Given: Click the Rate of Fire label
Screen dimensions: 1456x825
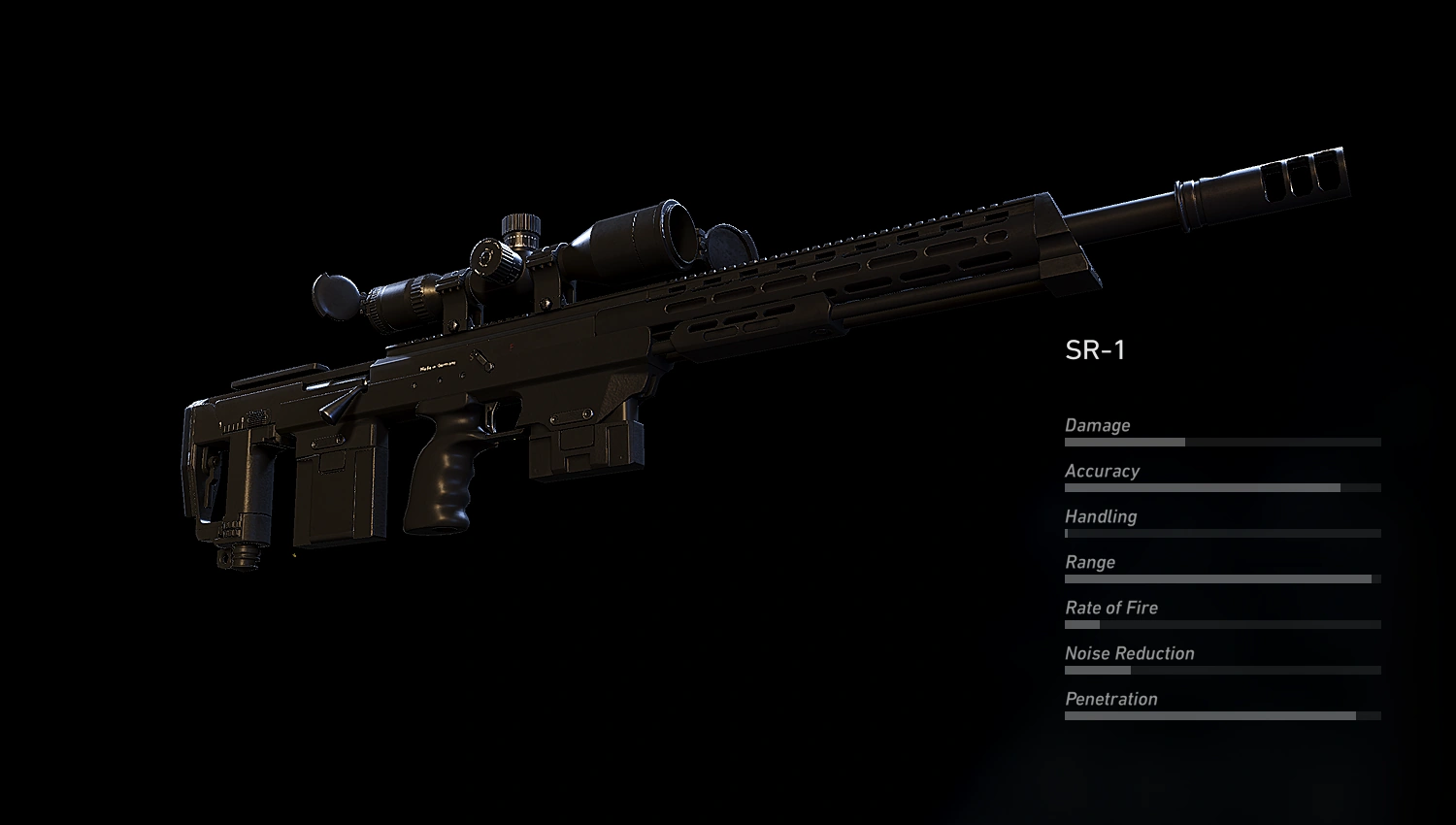Looking at the screenshot, I should [1110, 608].
